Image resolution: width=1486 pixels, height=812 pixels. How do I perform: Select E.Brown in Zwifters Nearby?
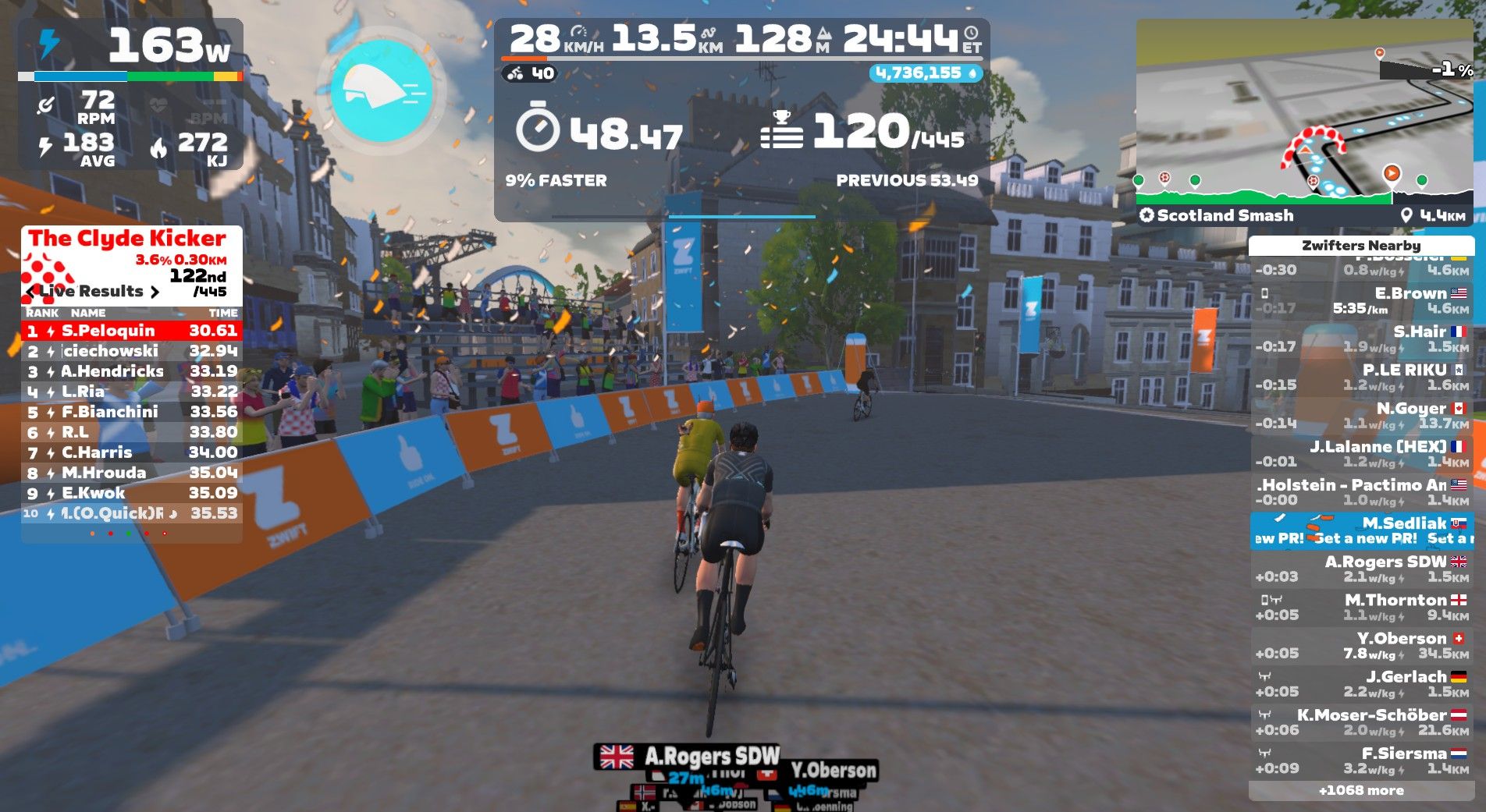point(1361,300)
